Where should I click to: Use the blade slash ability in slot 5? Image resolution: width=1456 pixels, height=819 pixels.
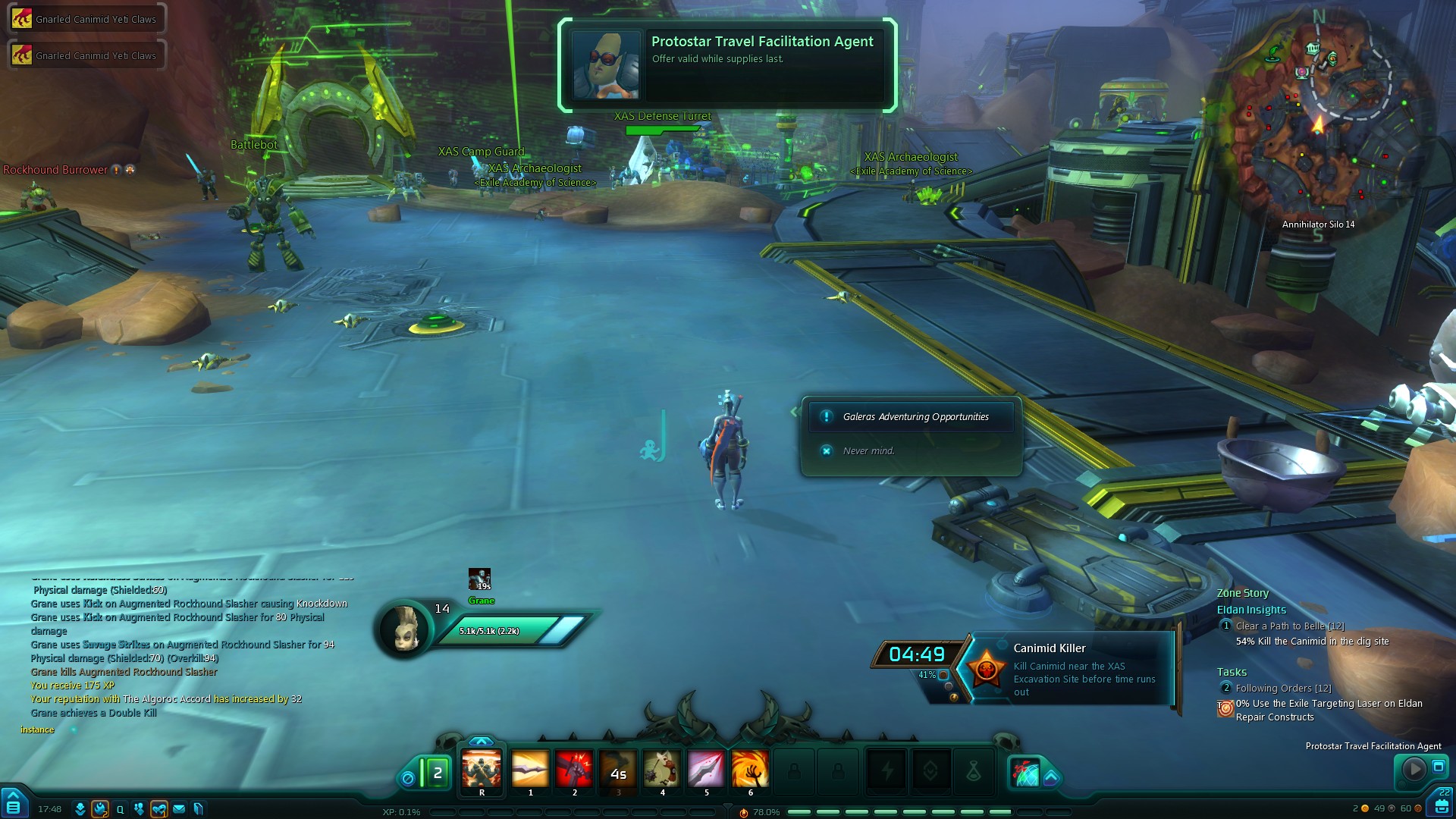pos(706,770)
